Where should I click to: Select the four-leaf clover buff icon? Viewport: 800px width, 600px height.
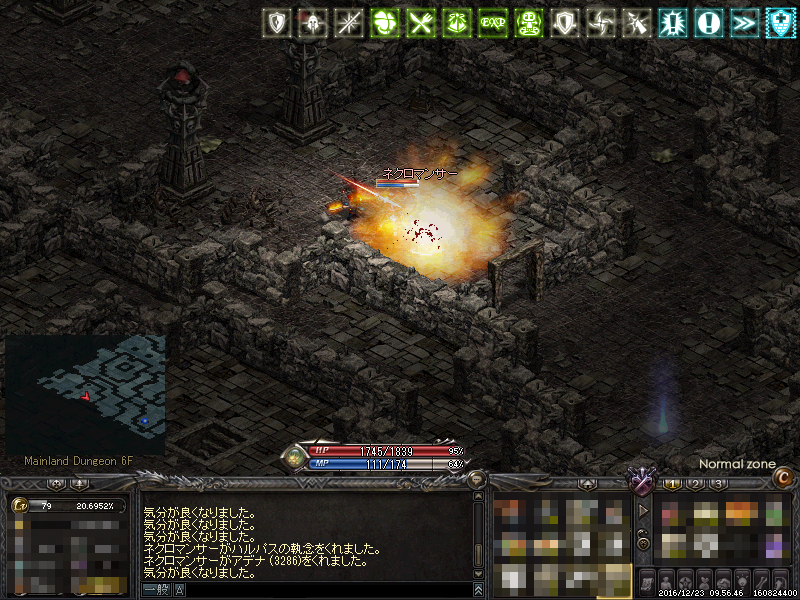point(384,22)
